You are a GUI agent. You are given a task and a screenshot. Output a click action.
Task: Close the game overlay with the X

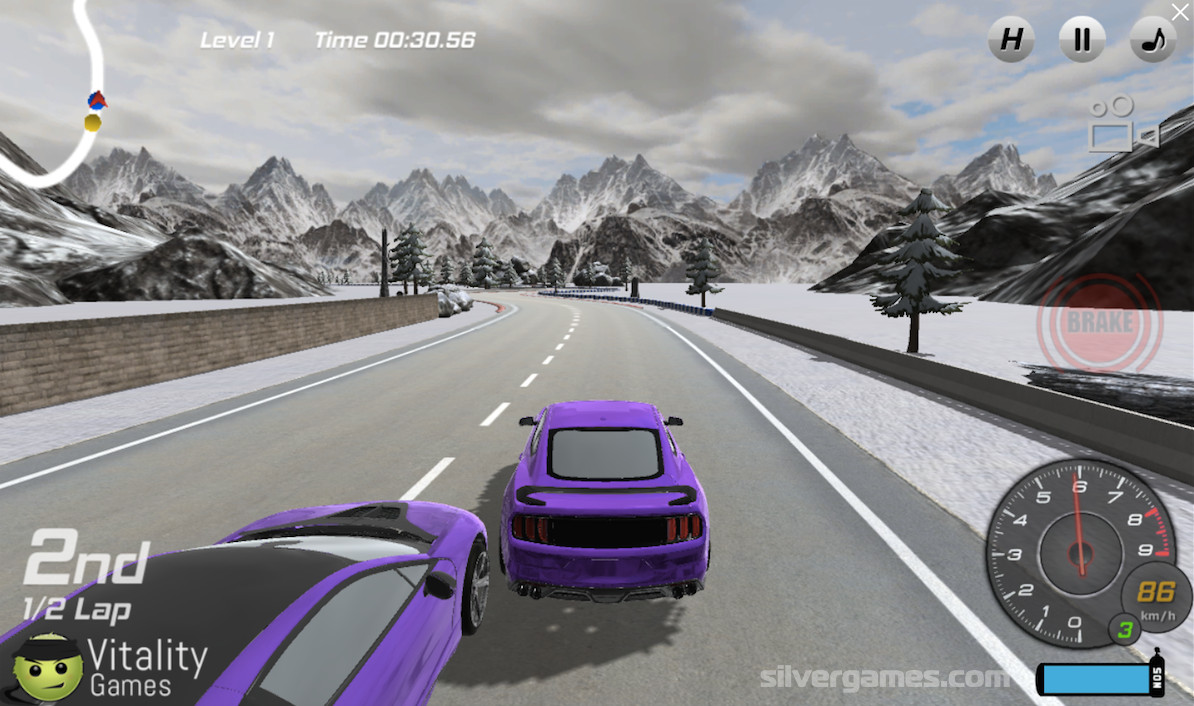tap(1181, 11)
